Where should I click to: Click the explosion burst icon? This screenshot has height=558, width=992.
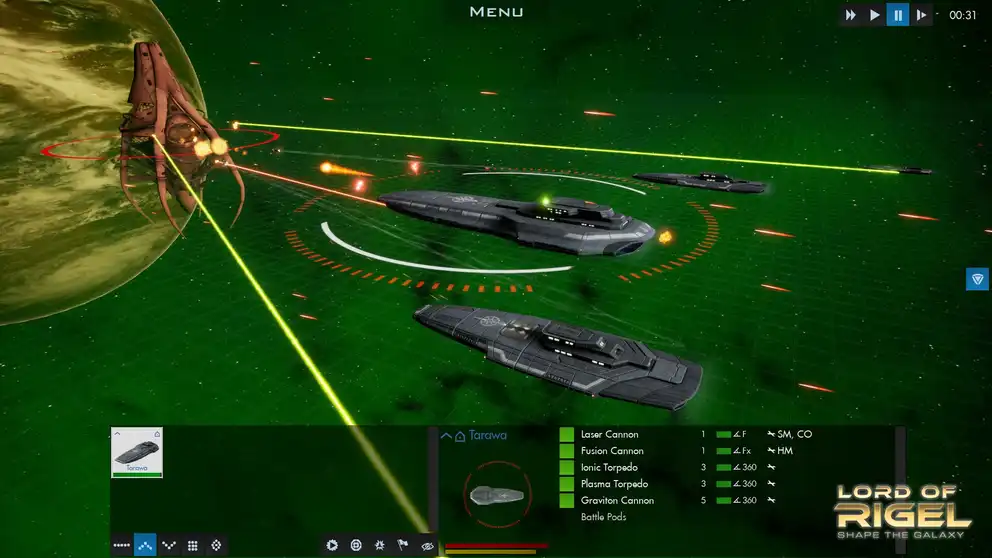point(380,545)
